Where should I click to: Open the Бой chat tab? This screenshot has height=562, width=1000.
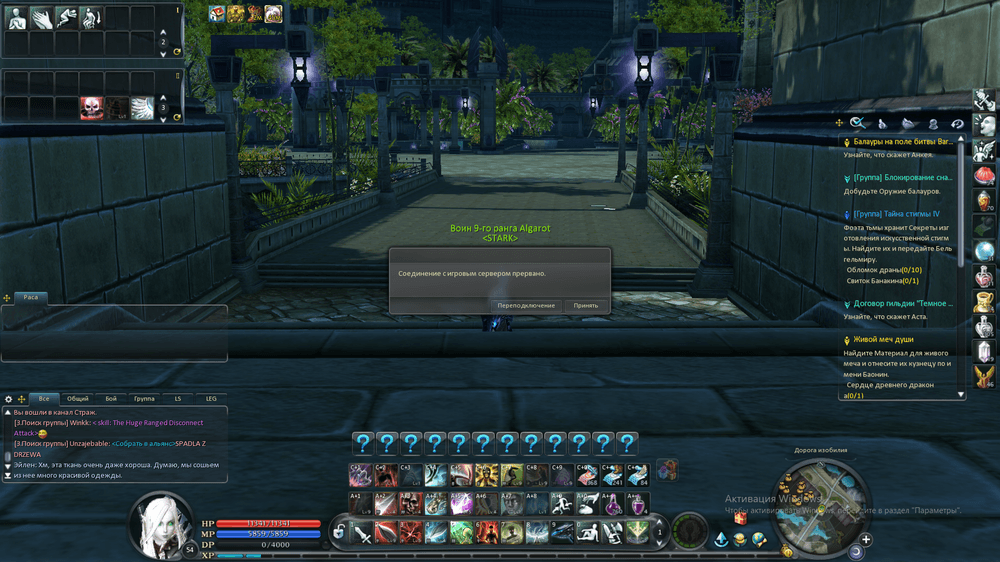pyautogui.click(x=111, y=399)
